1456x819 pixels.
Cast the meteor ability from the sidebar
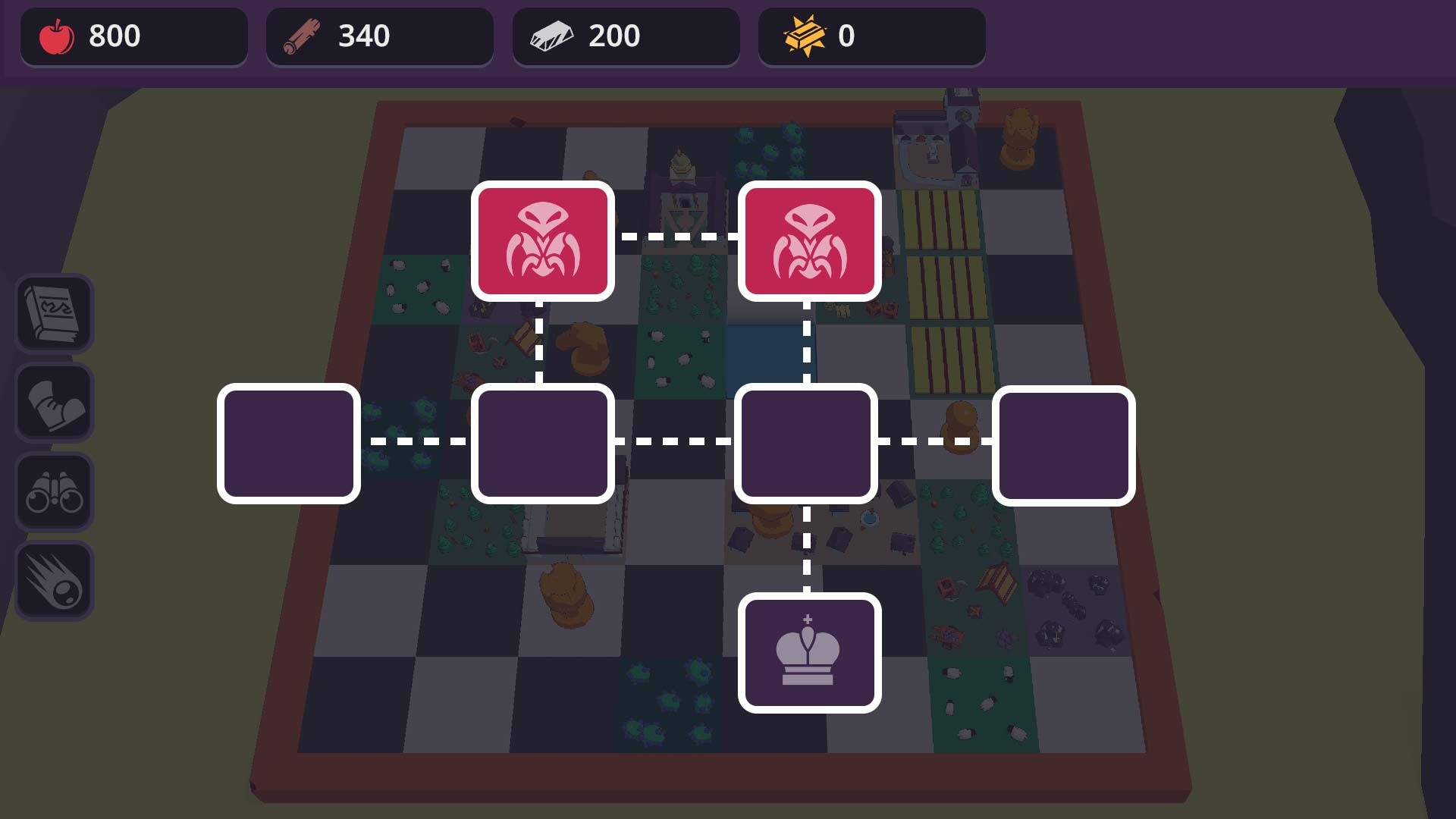coord(54,580)
